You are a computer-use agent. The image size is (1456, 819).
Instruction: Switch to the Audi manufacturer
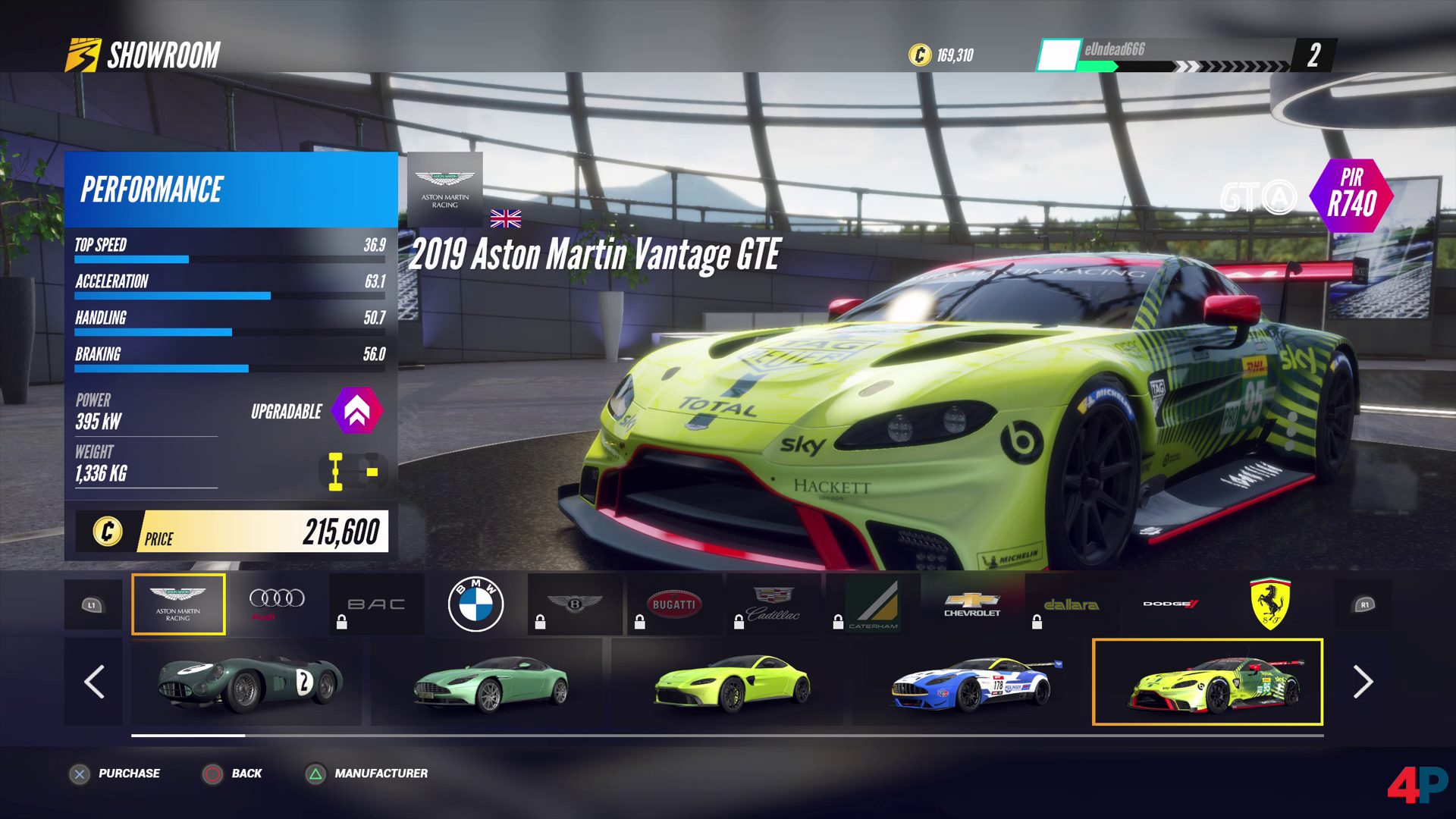click(277, 604)
